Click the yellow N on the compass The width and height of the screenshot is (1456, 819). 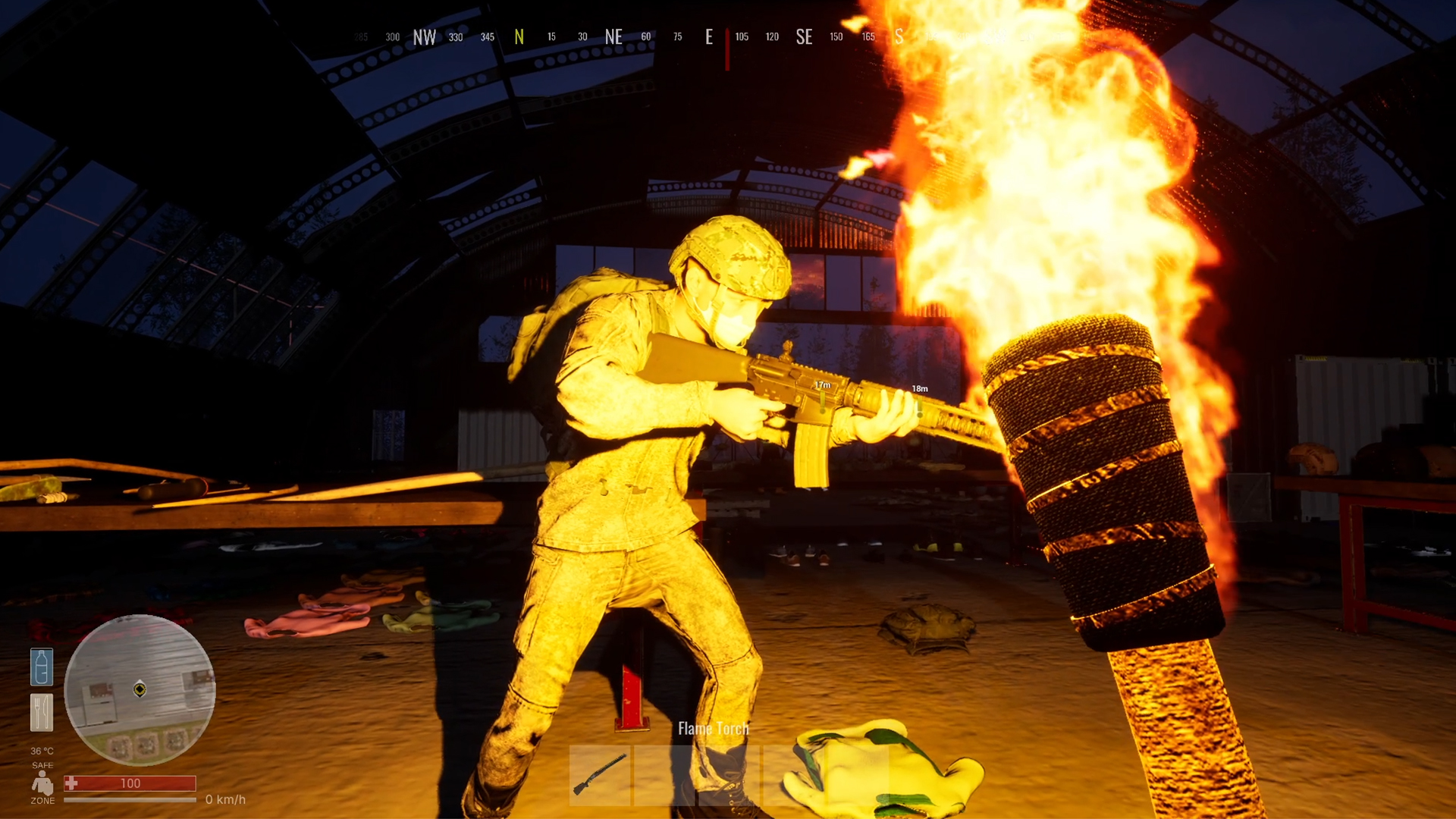click(519, 37)
